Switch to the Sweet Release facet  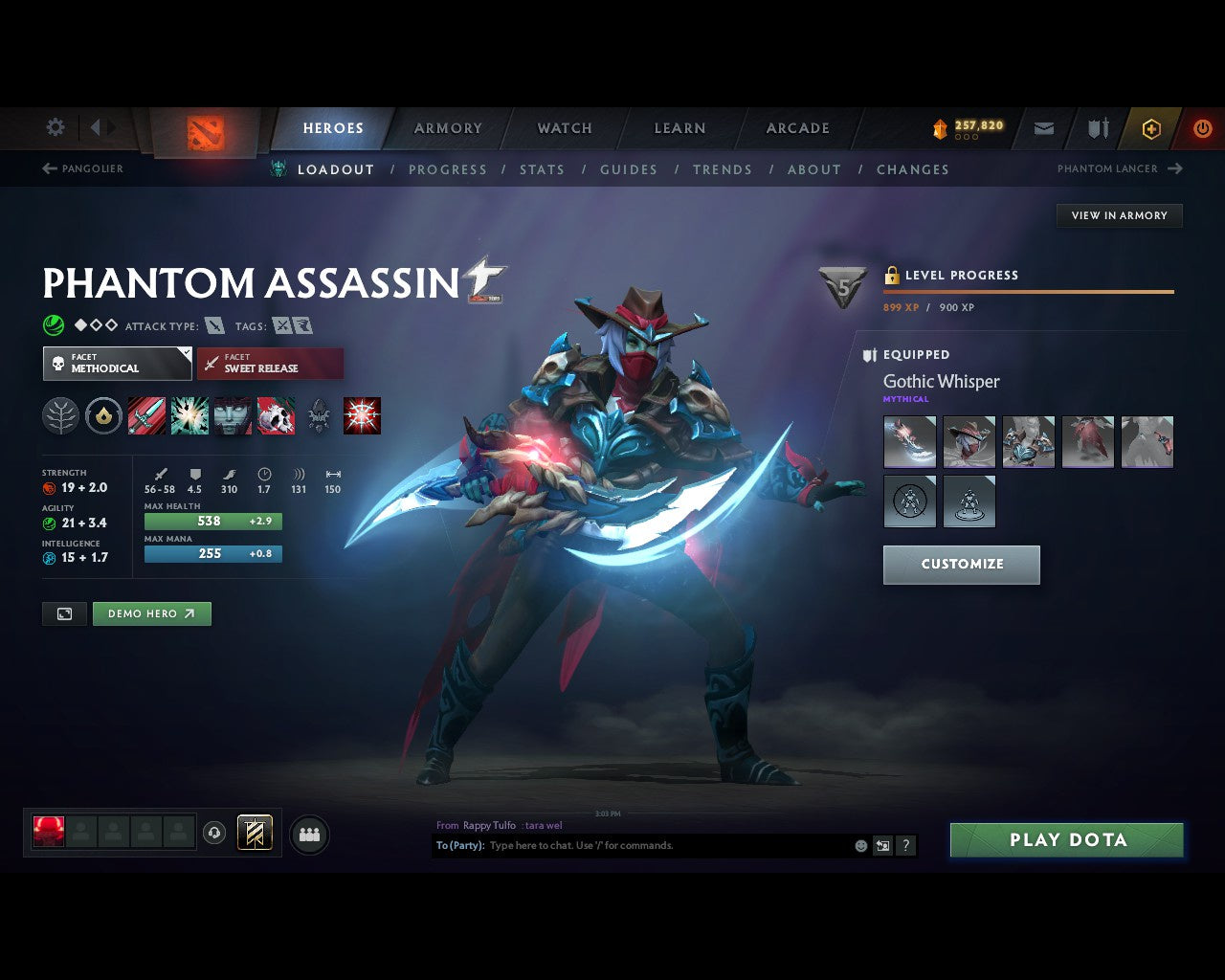tap(270, 364)
